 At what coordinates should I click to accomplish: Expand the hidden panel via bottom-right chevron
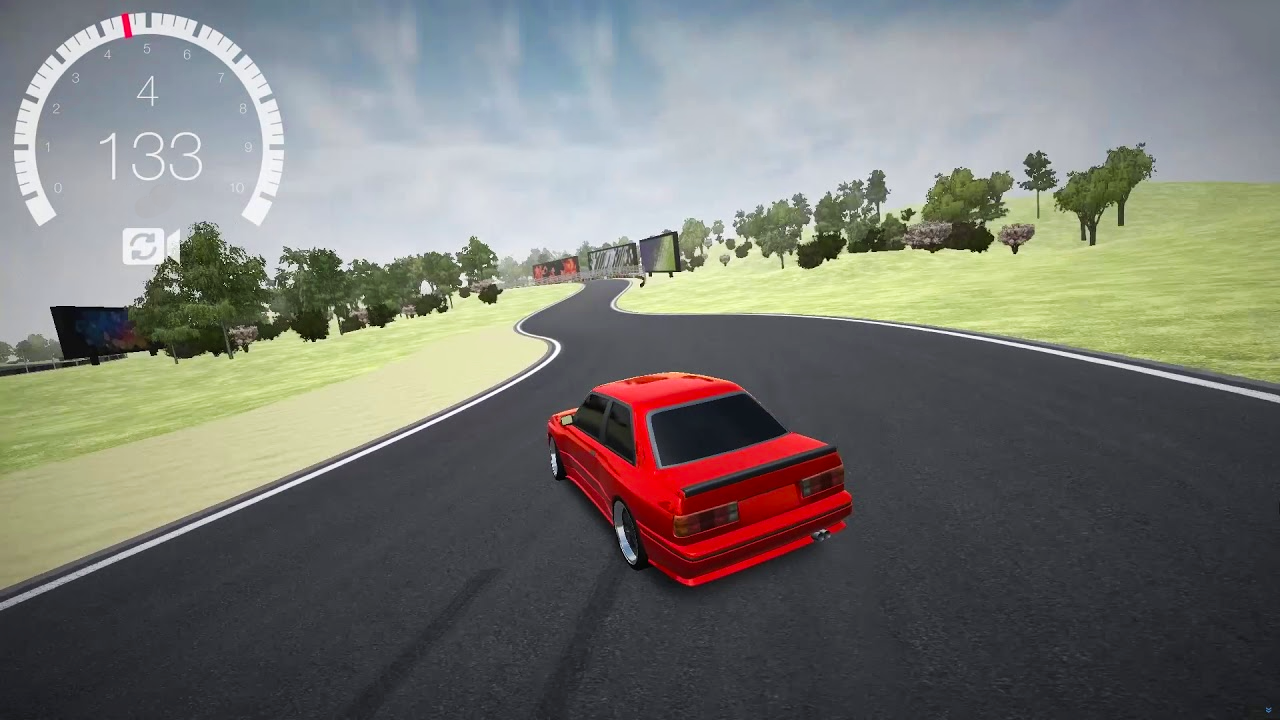(1268, 709)
